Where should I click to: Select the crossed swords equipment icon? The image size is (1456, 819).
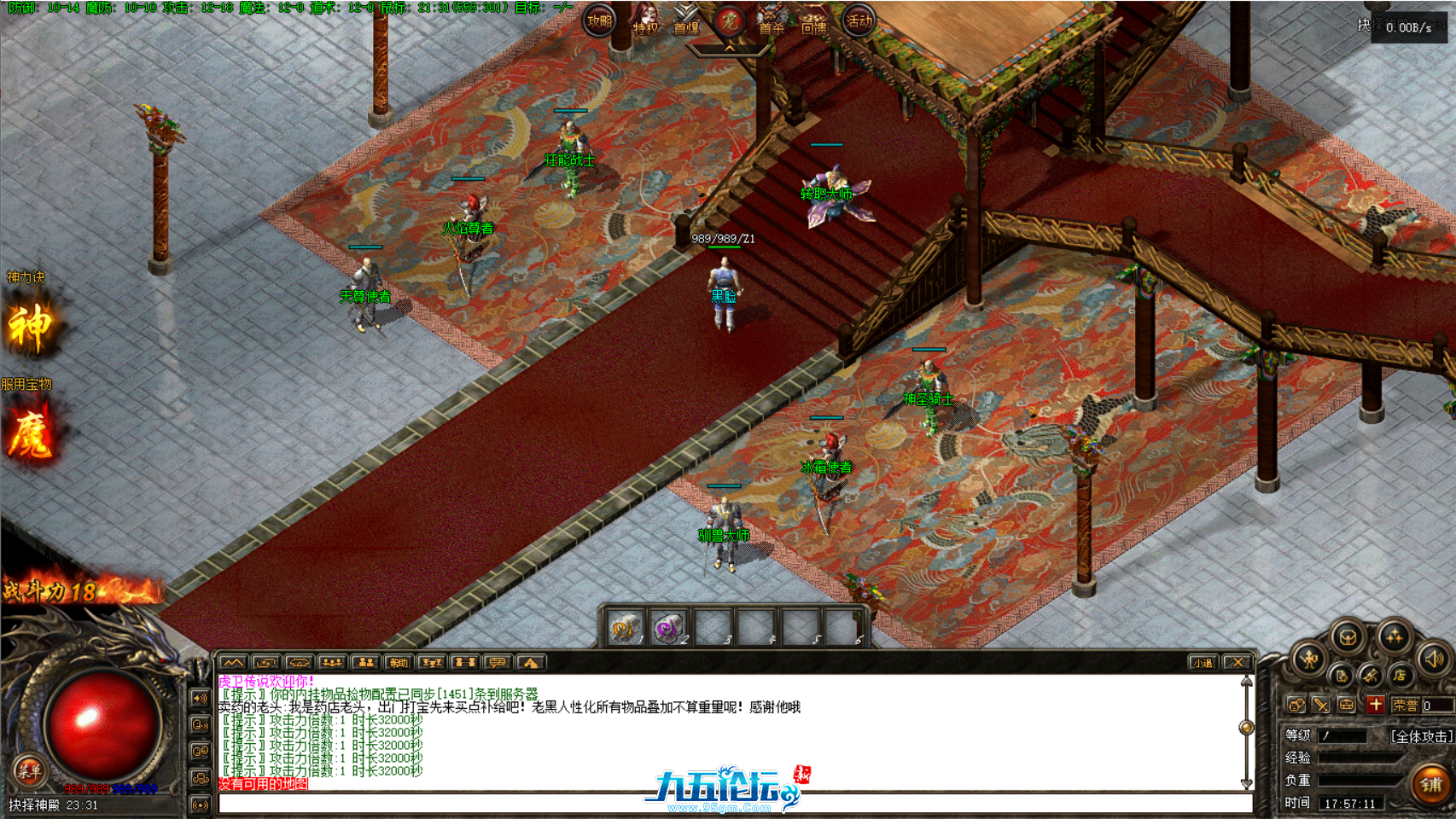coord(1320,704)
